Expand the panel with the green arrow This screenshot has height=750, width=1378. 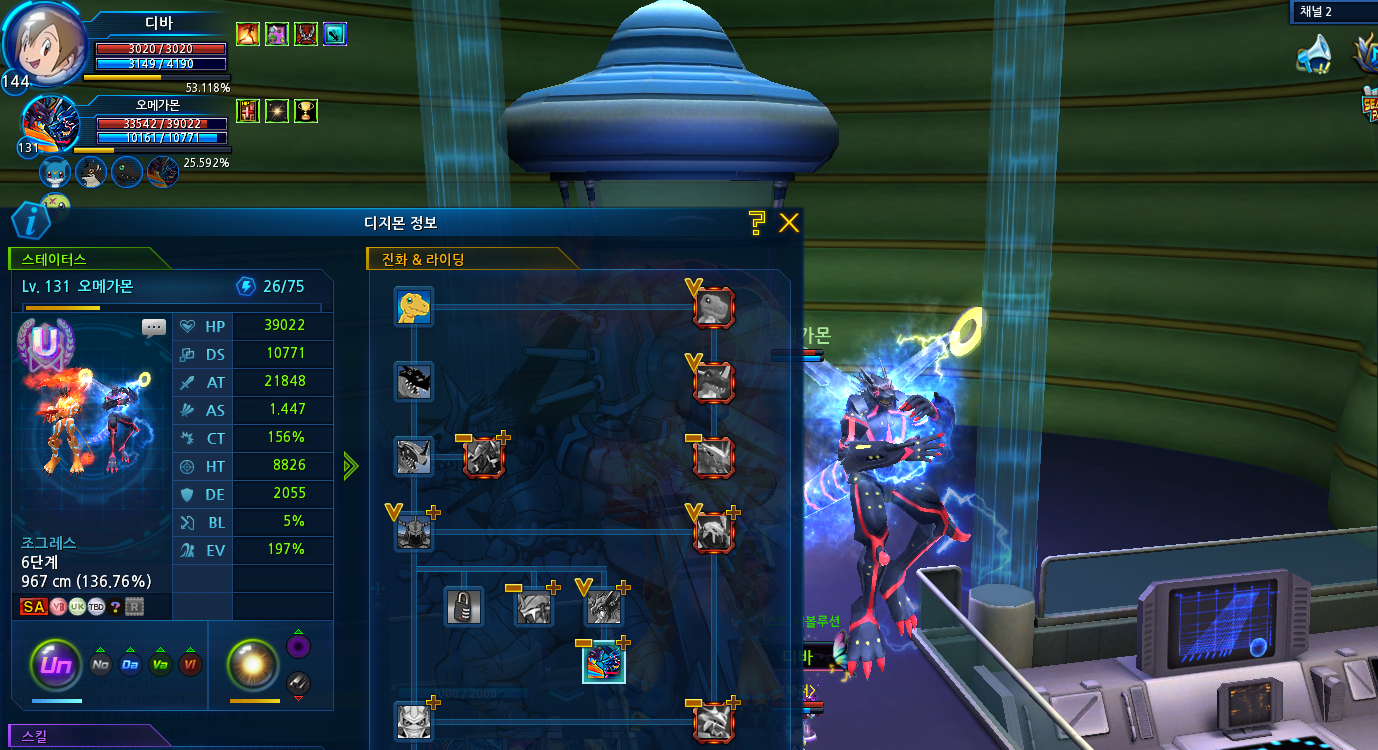pos(350,466)
